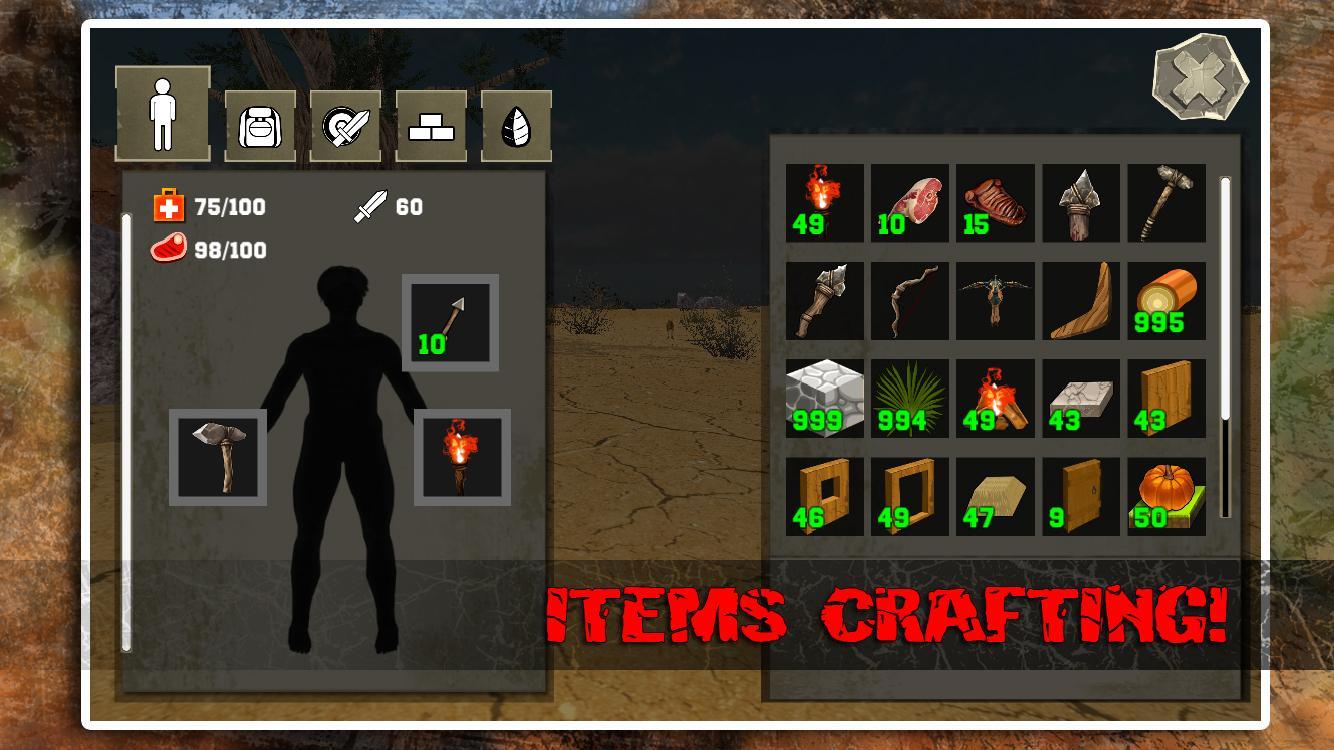Select the raw meat item
This screenshot has height=750, width=1334.
tap(909, 204)
